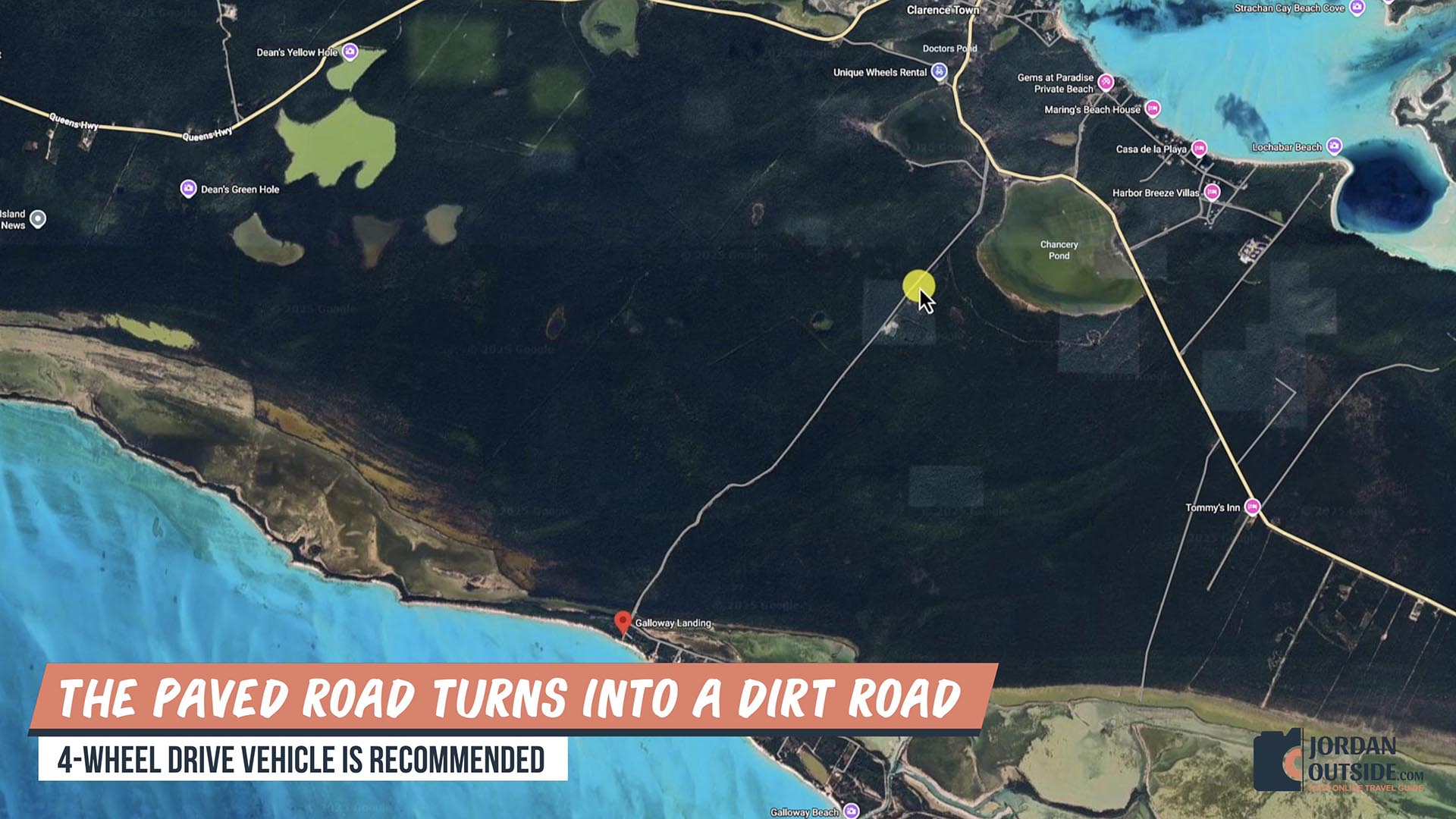Select Gems at Paradise Private Beach marker
The height and width of the screenshot is (819, 1456).
[1106, 82]
